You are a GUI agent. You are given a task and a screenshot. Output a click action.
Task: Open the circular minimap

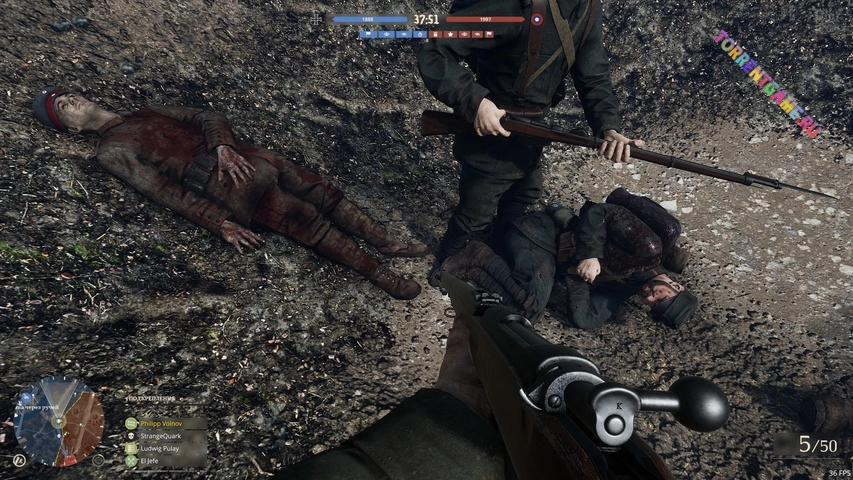[x=59, y=421]
